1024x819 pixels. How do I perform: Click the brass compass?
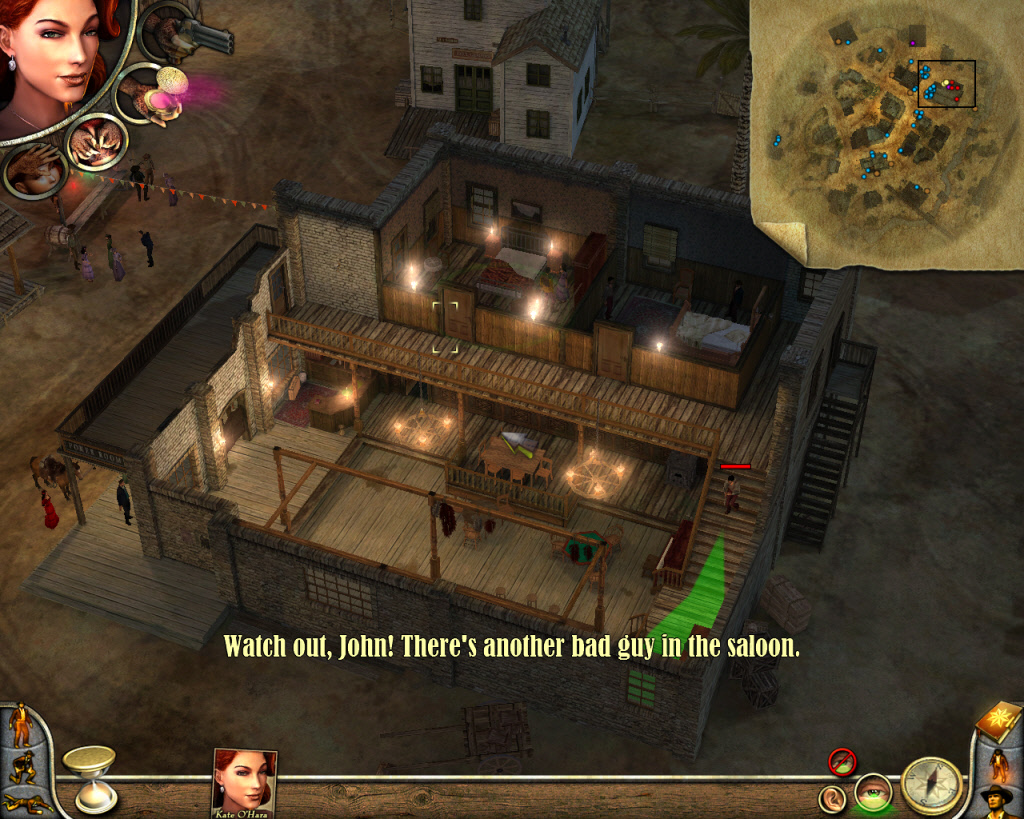(932, 785)
